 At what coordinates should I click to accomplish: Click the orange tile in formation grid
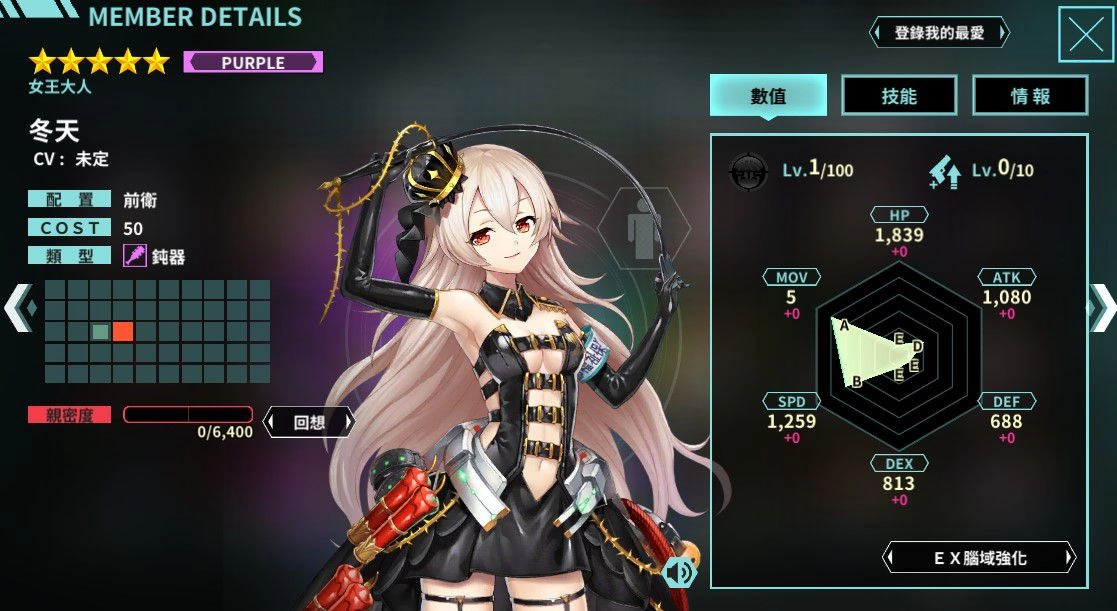123,331
